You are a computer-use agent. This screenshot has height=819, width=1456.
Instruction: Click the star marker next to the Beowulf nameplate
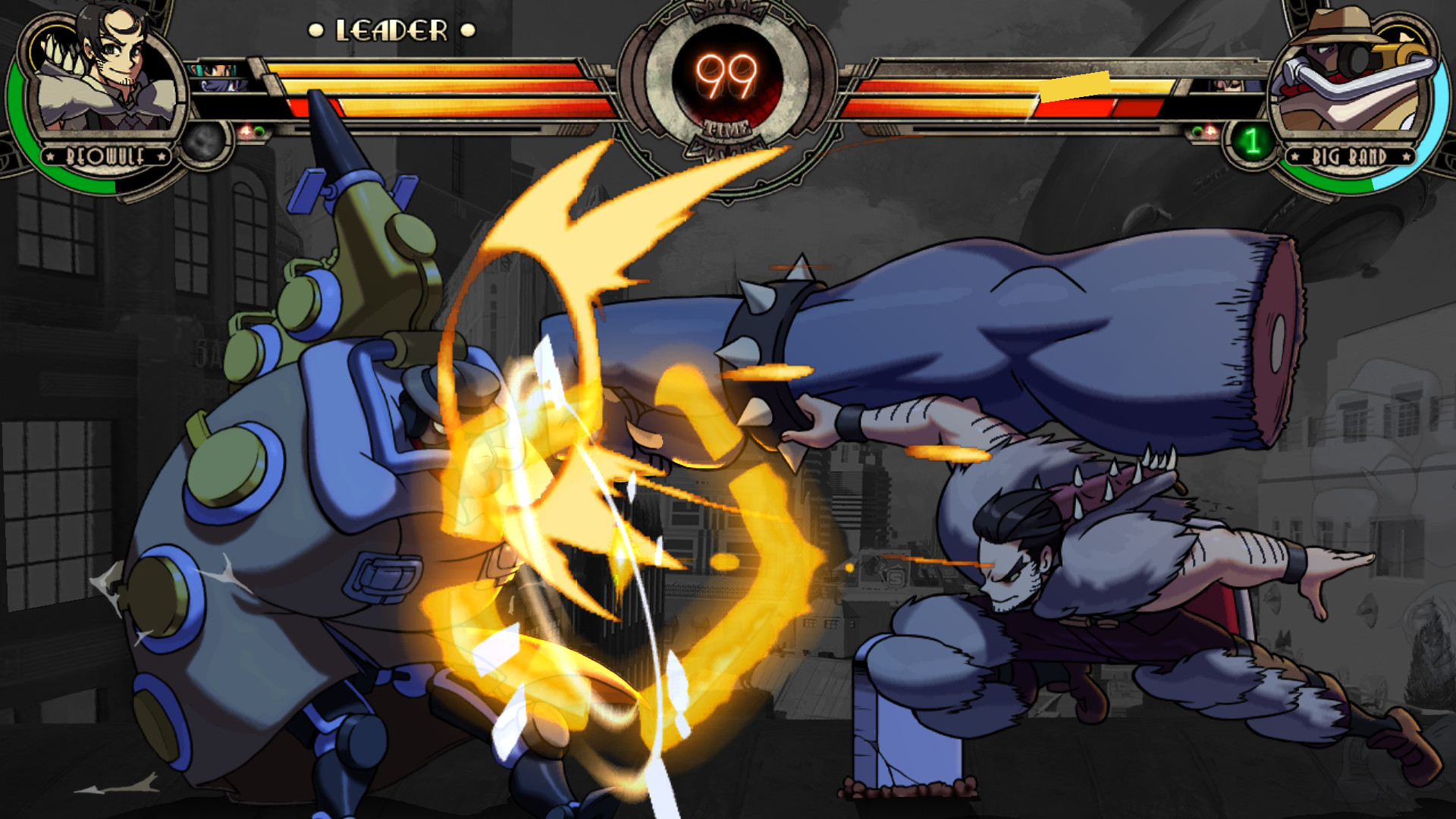50,156
